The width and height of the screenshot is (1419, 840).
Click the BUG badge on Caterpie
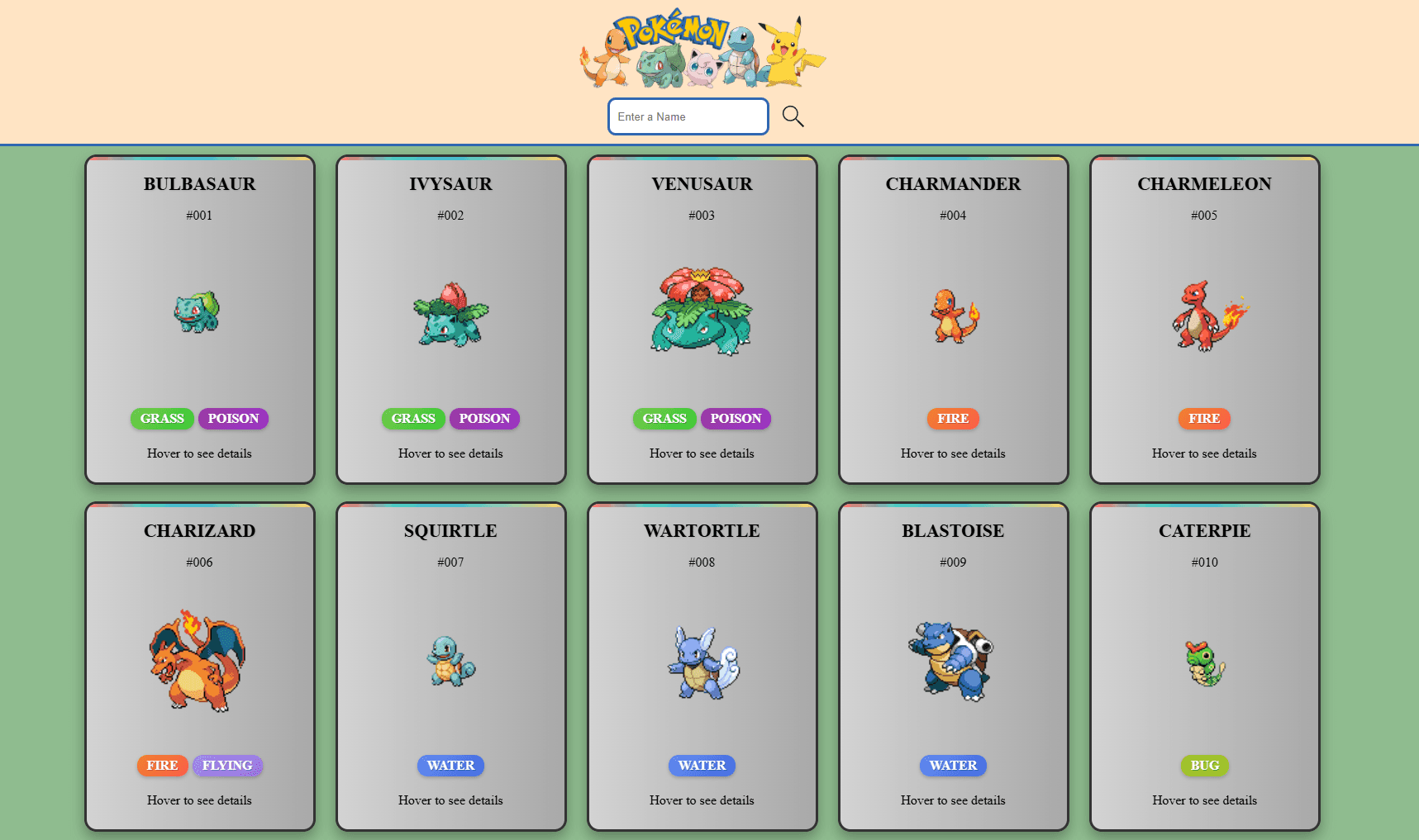point(1204,766)
